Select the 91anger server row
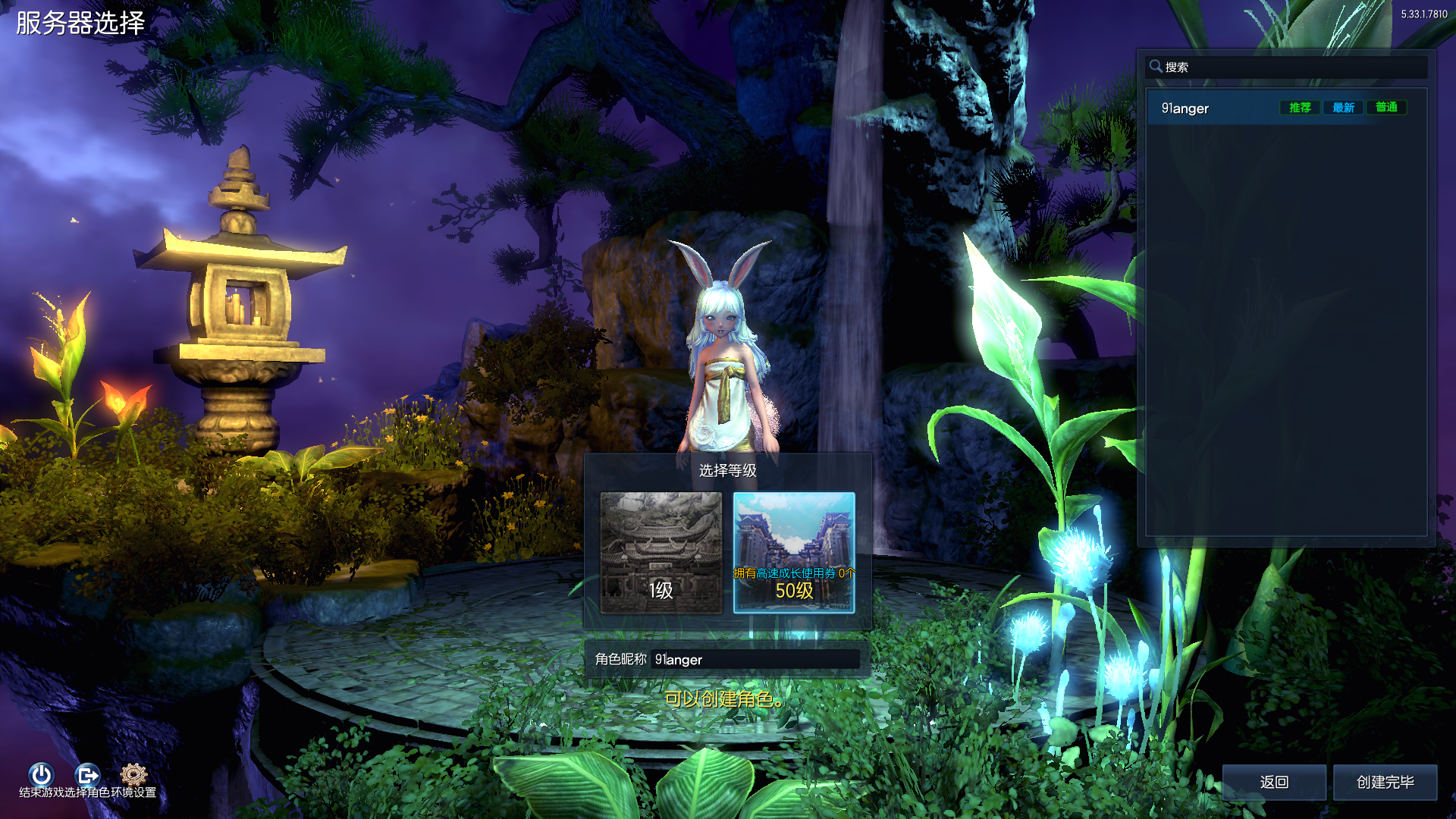The width and height of the screenshot is (1456, 819). coord(1213,108)
